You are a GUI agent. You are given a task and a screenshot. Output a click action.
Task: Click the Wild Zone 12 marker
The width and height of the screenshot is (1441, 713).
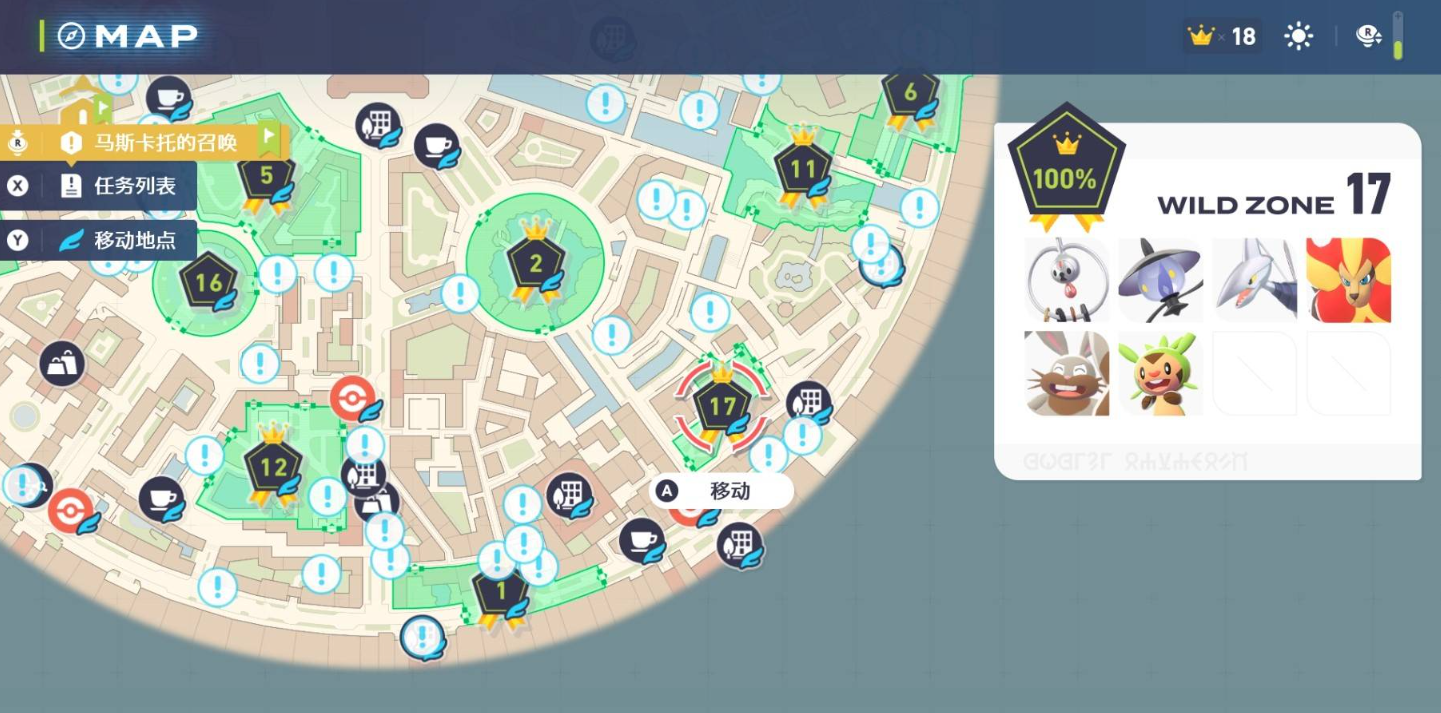point(273,467)
